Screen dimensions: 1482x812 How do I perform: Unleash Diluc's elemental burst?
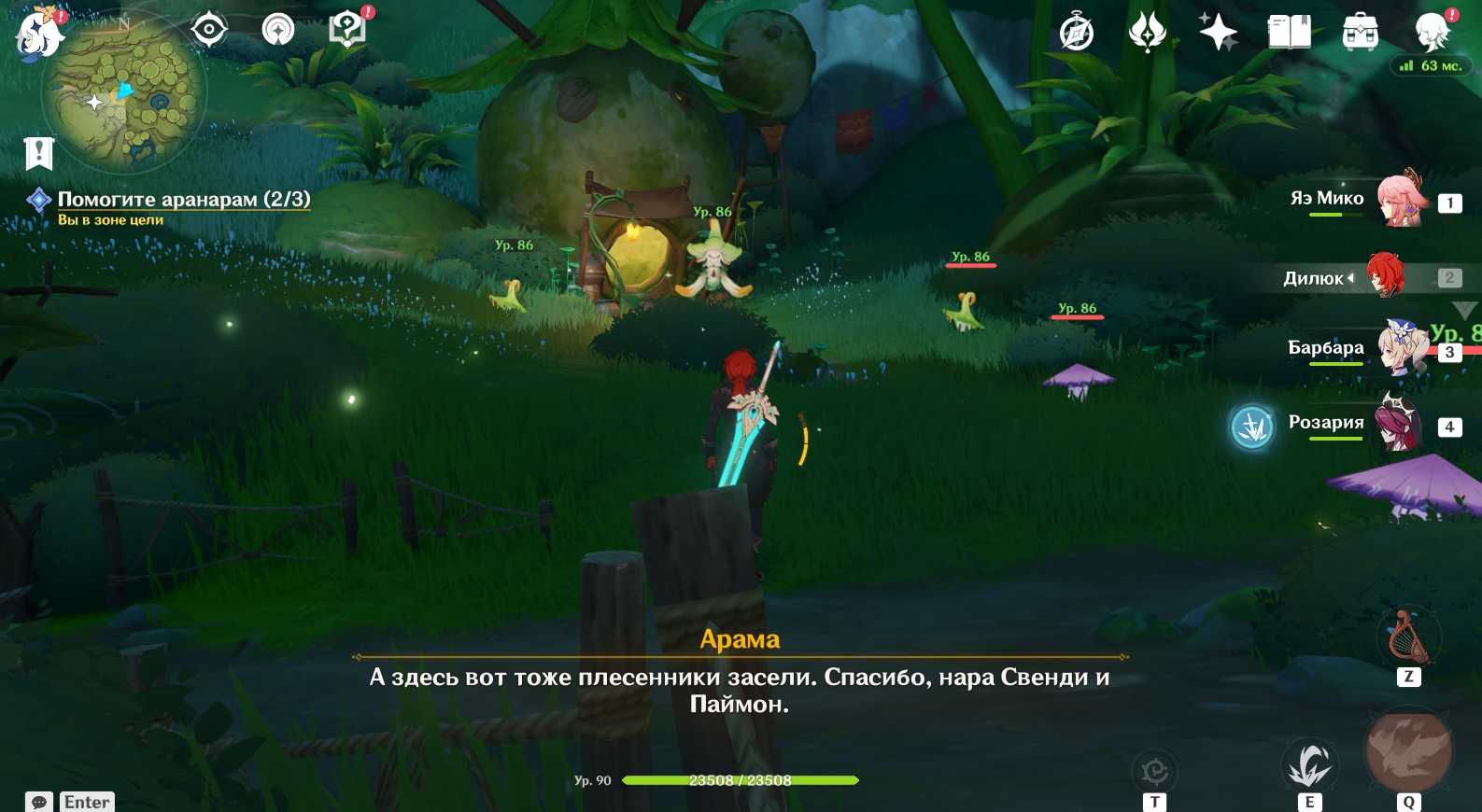[1408, 752]
